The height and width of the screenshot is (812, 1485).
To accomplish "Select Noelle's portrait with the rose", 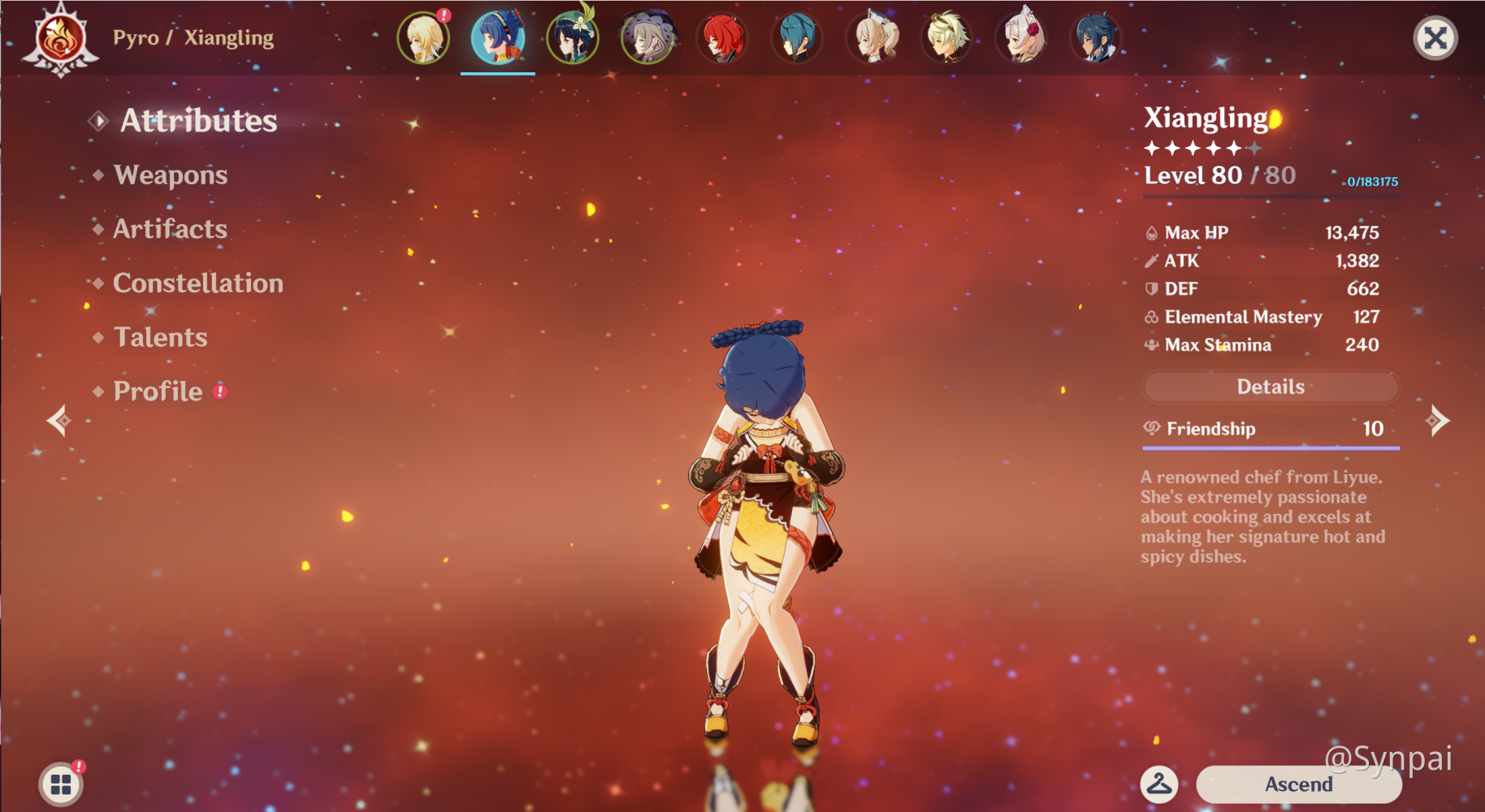I will [1021, 38].
